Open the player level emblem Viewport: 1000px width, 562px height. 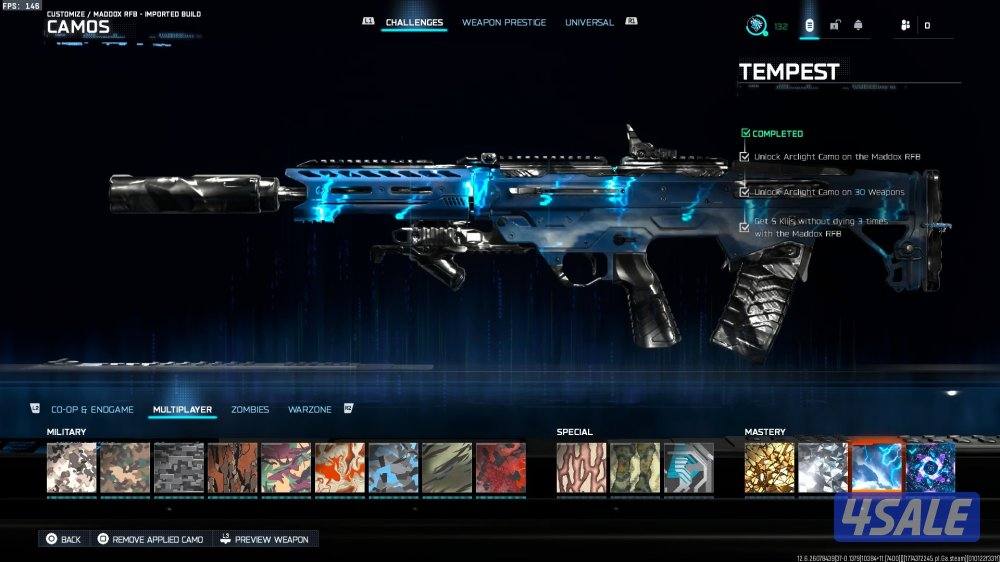coord(756,25)
